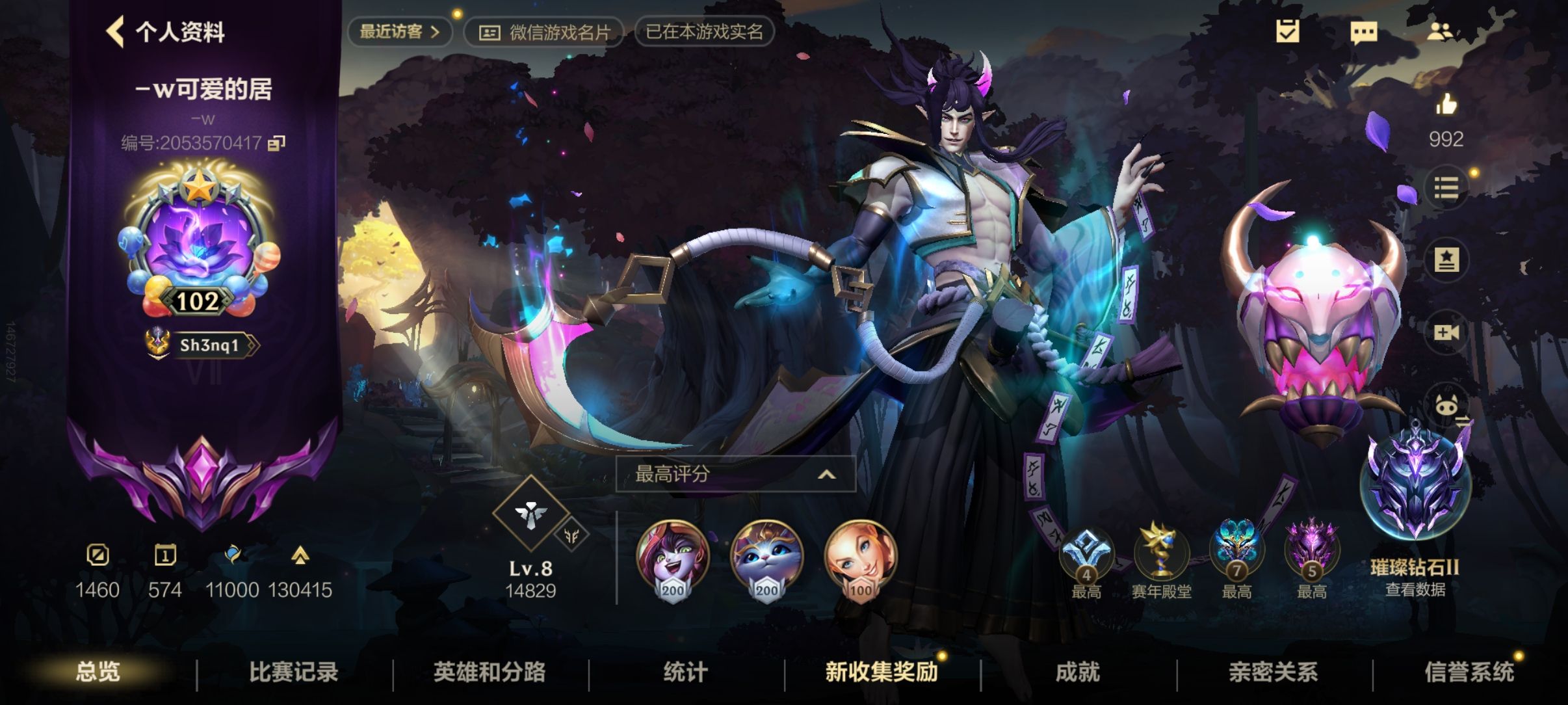1568x705 pixels.
Task: Open the chat messages icon
Action: click(x=1363, y=31)
